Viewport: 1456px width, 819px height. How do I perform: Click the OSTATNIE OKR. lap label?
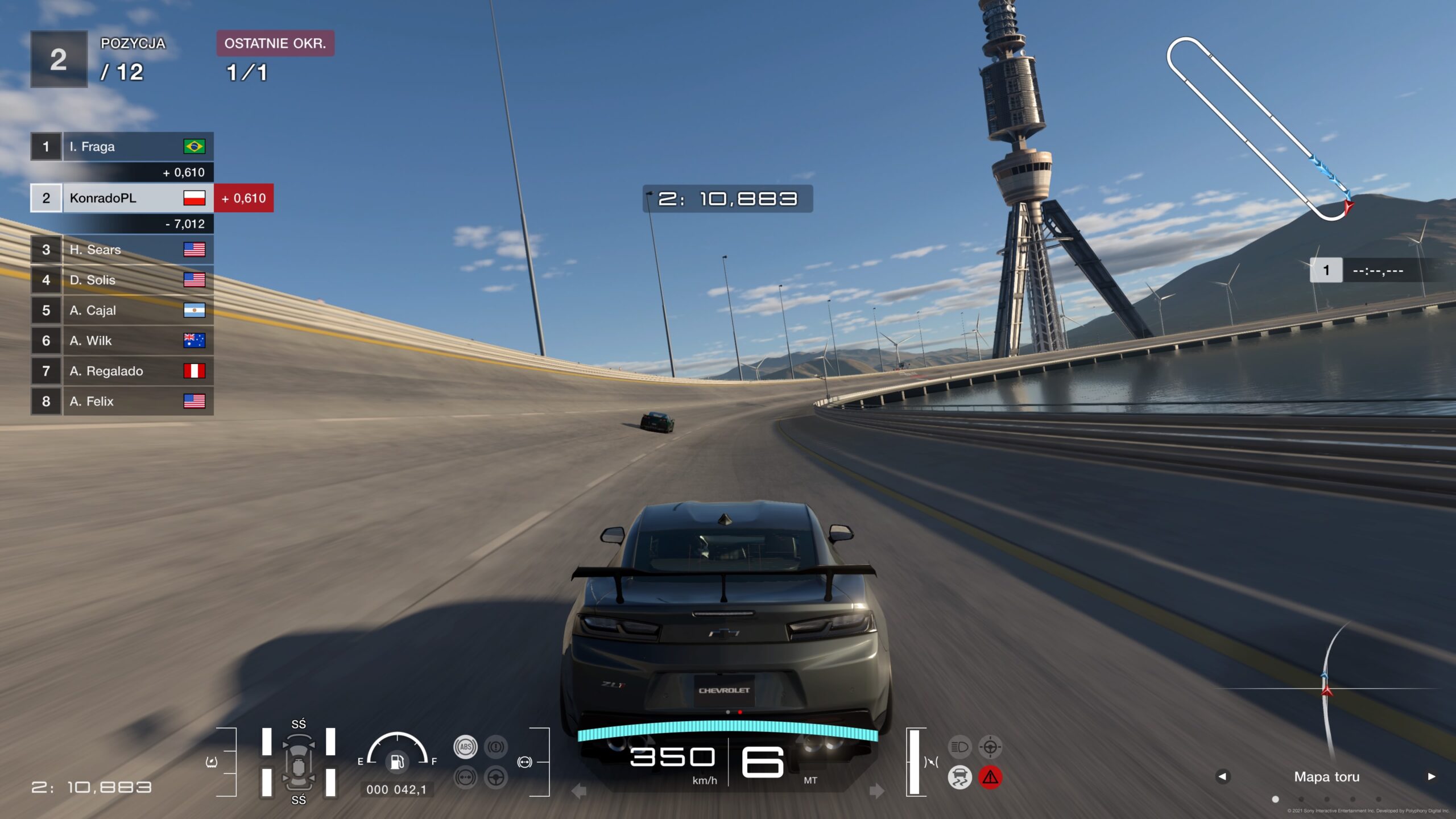[x=275, y=43]
